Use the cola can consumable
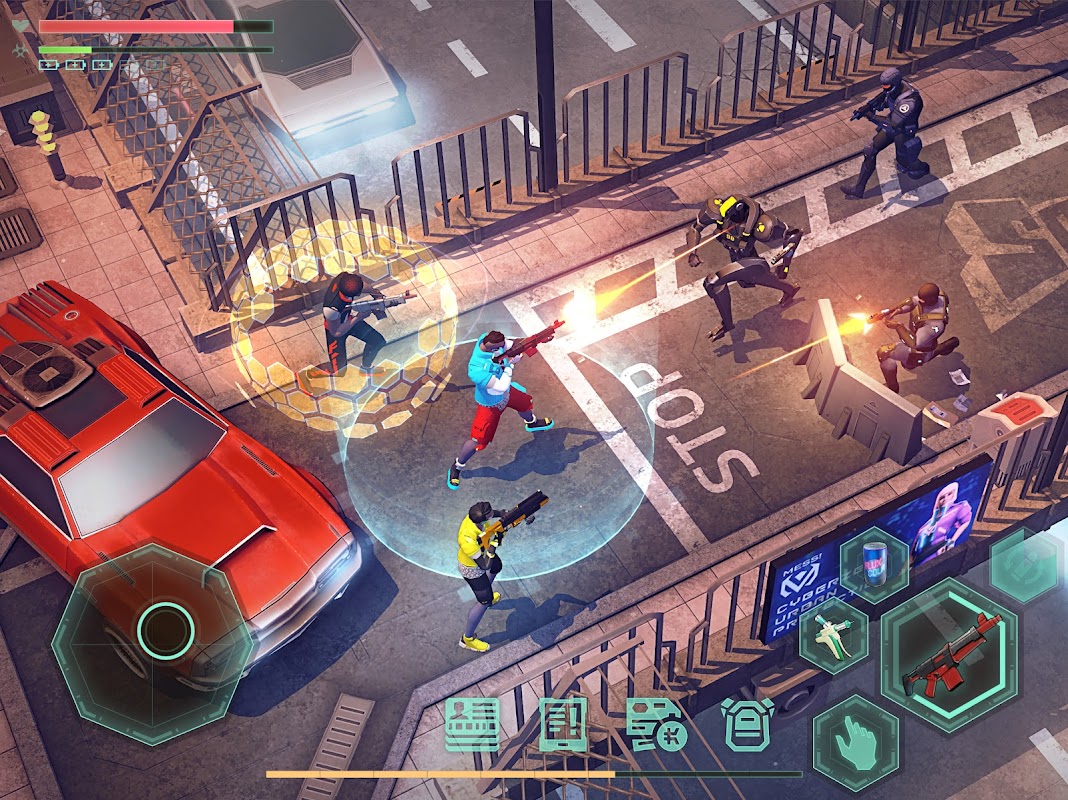Viewport: 1068px width, 800px height. 872,563
